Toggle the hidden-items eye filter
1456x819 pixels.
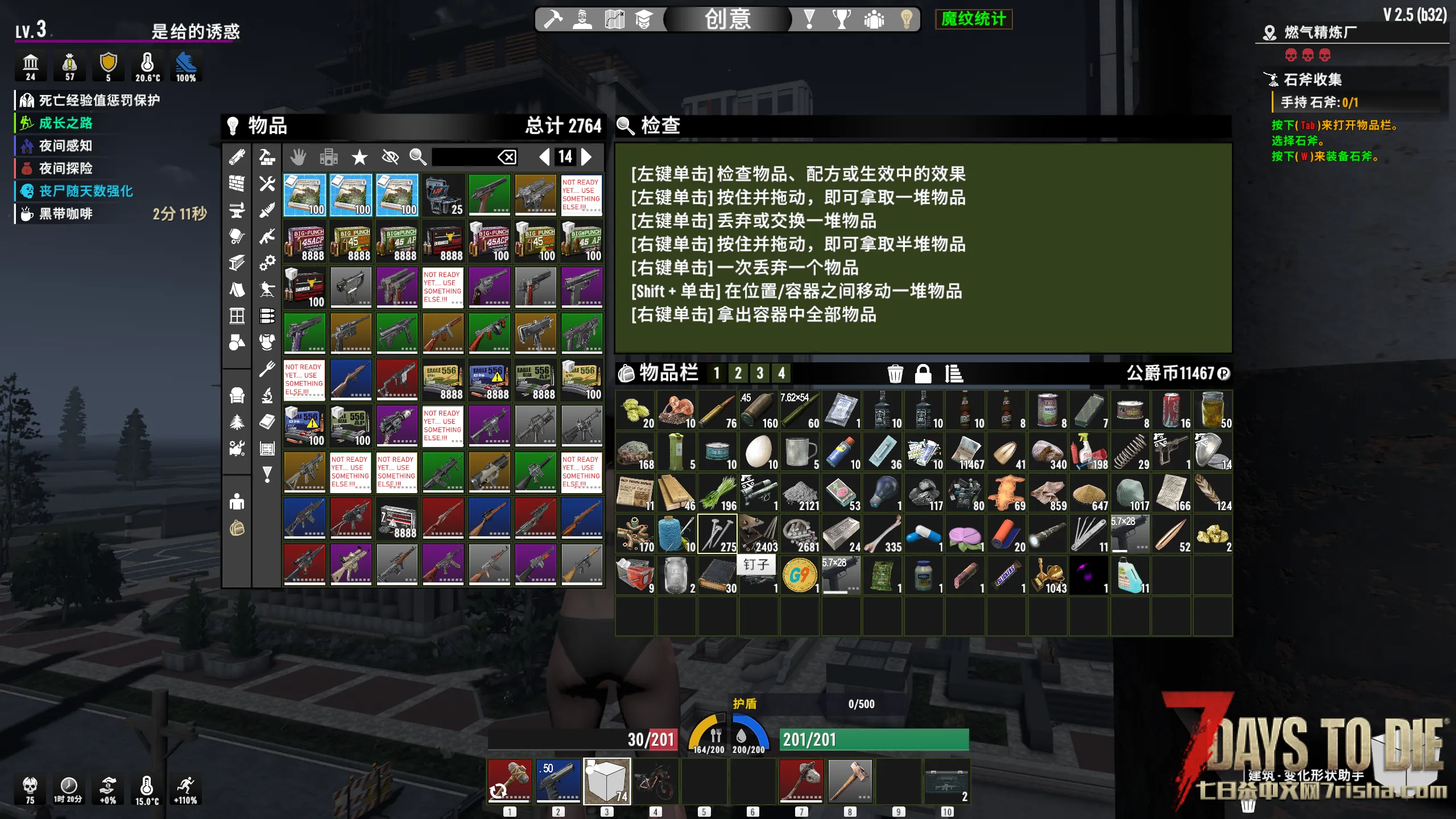tap(390, 157)
